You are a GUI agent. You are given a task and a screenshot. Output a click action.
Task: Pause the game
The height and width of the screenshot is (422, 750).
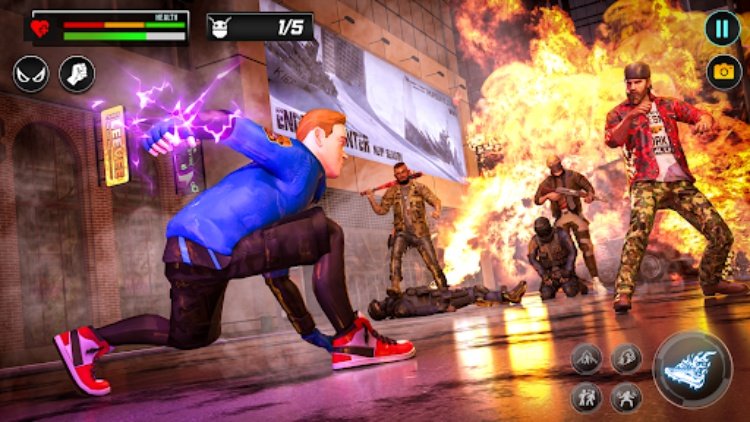722,27
